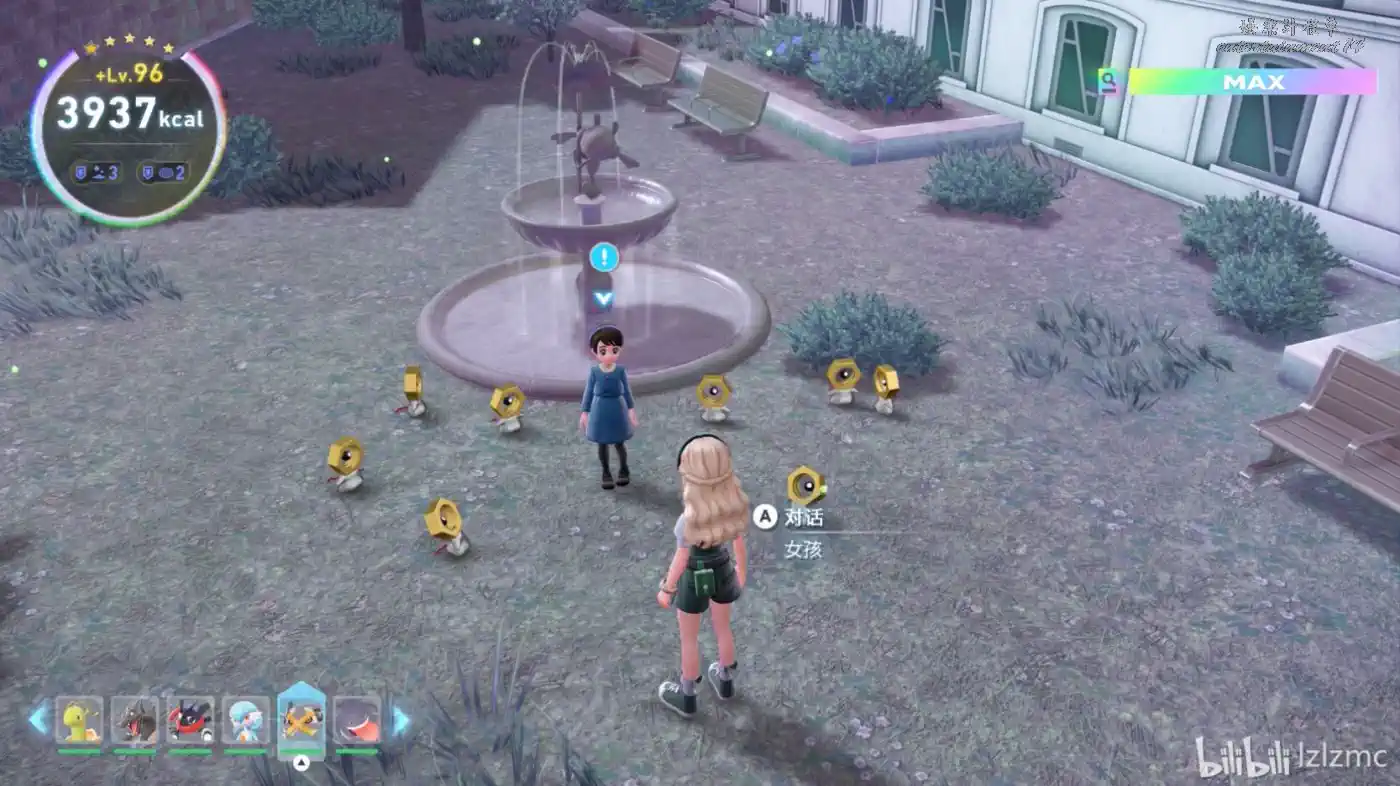The image size is (1400, 786).
Task: Open the bilibili watermark logo
Action: (1241, 757)
